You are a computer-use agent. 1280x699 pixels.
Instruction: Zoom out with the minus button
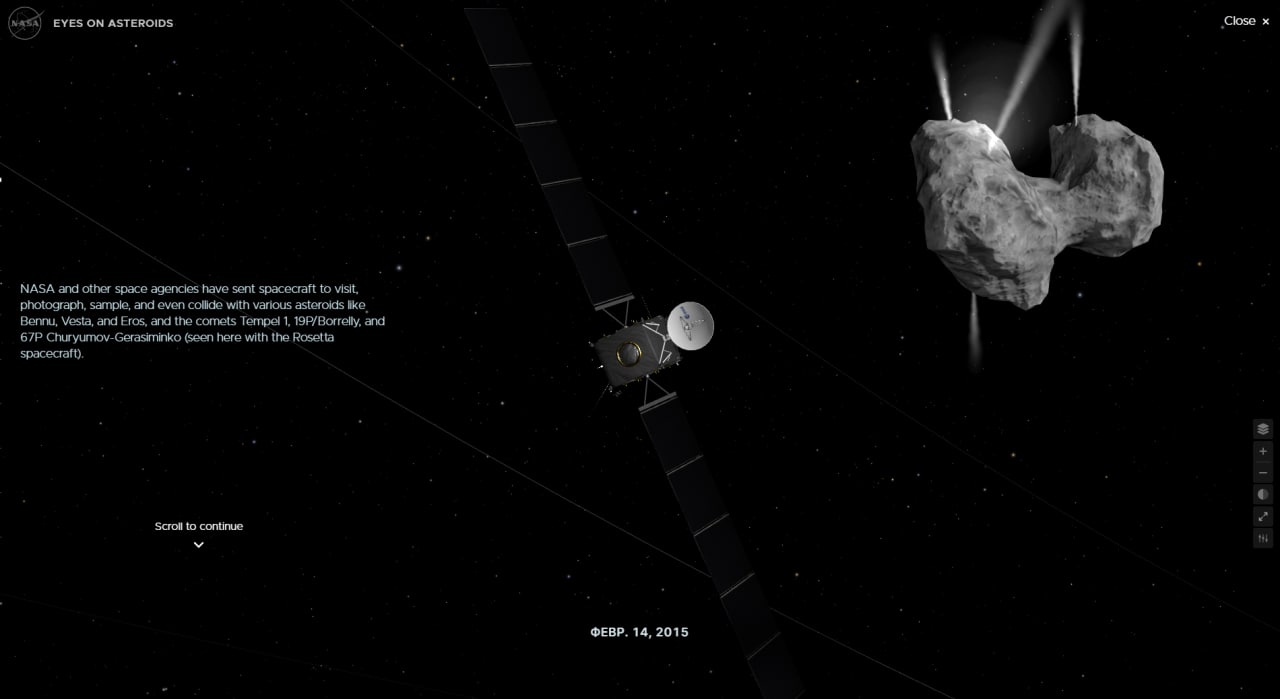[x=1263, y=473]
